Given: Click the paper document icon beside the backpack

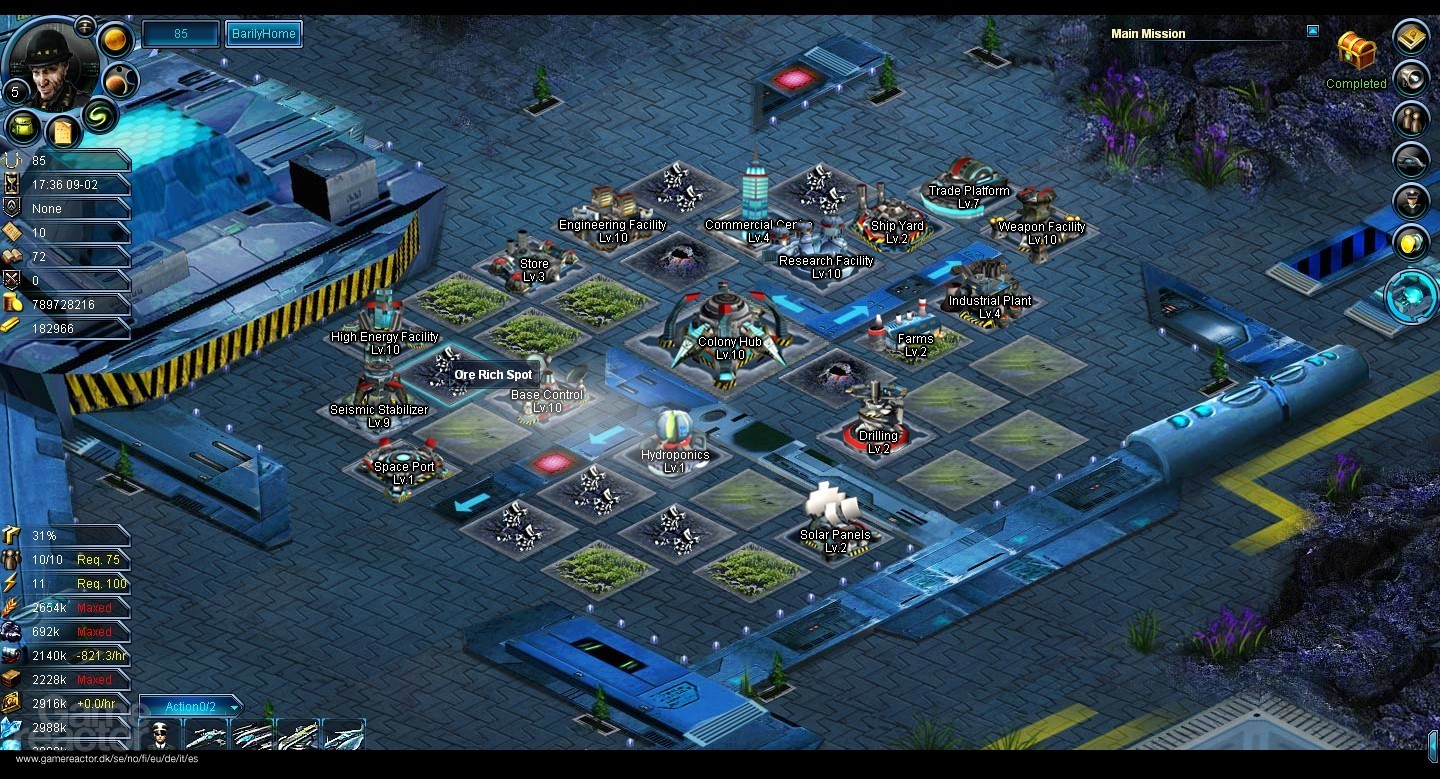Looking at the screenshot, I should pyautogui.click(x=63, y=131).
